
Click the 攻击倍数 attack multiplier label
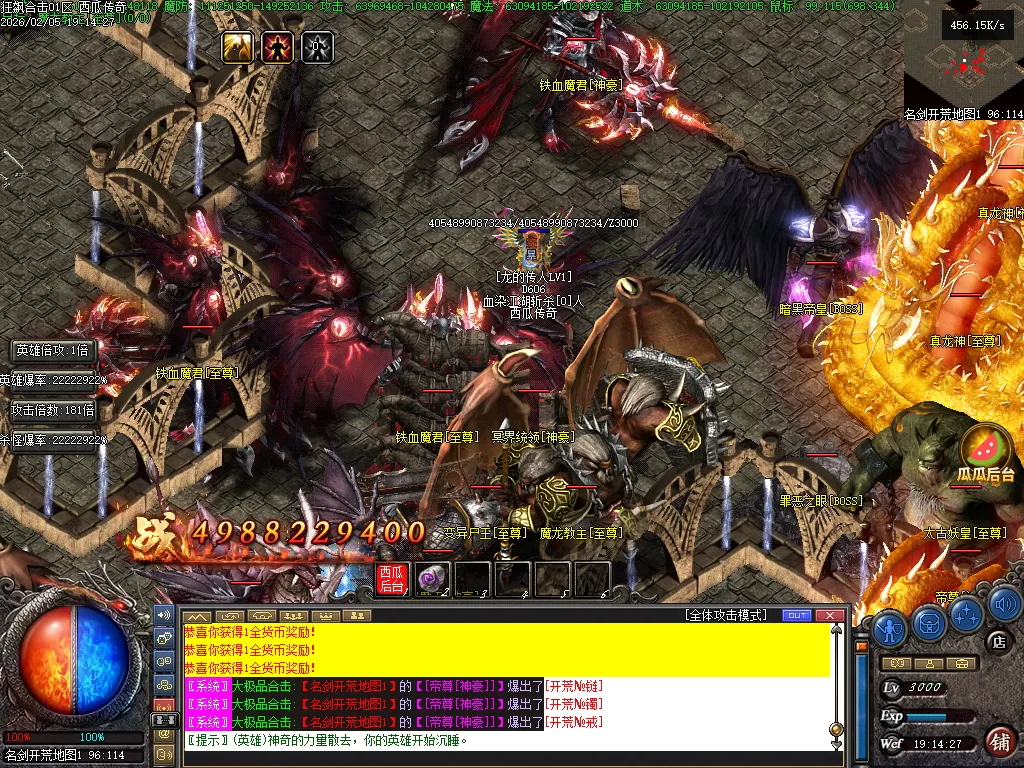click(x=52, y=410)
